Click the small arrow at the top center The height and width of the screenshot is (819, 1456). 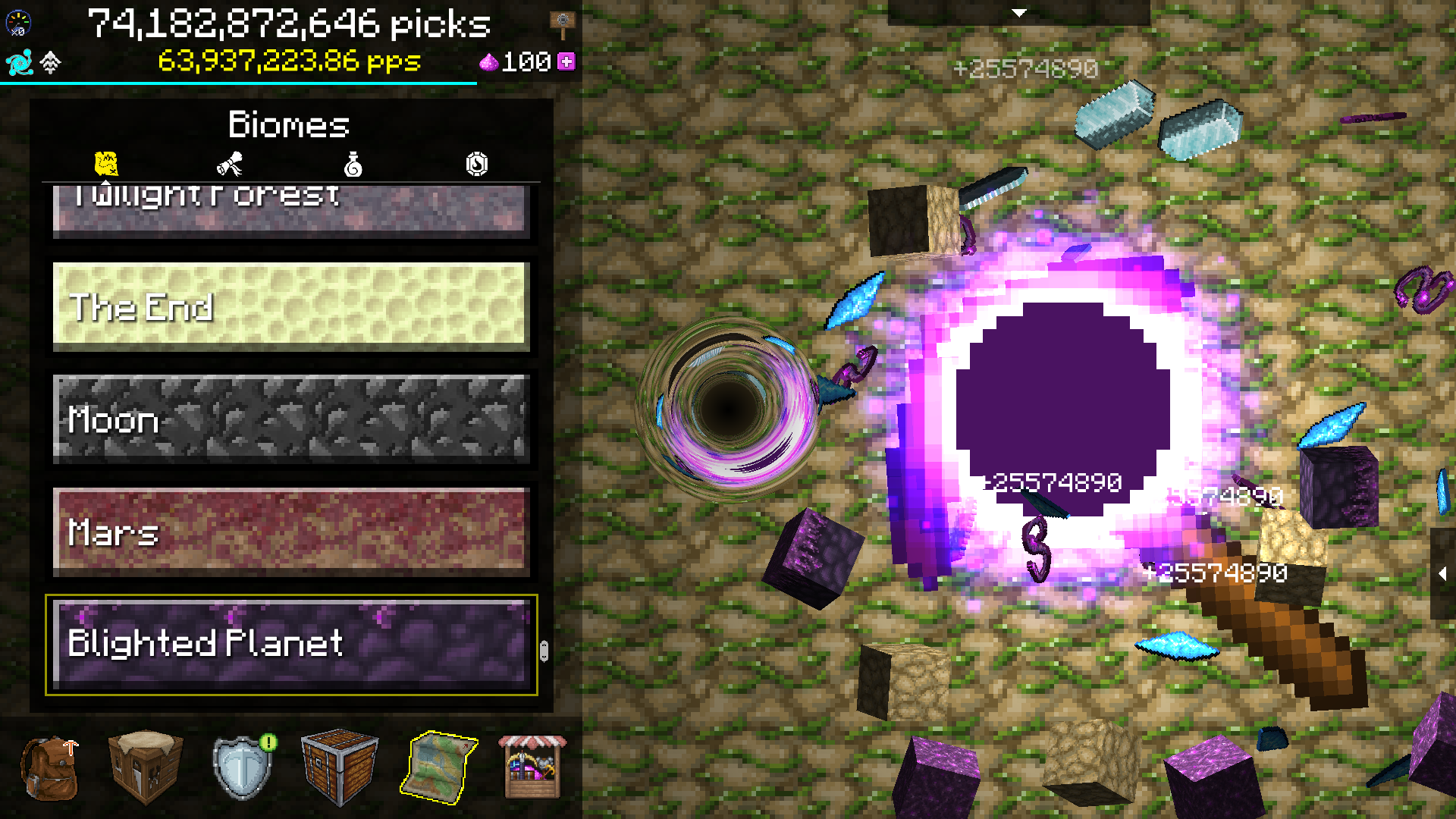pos(1020,12)
